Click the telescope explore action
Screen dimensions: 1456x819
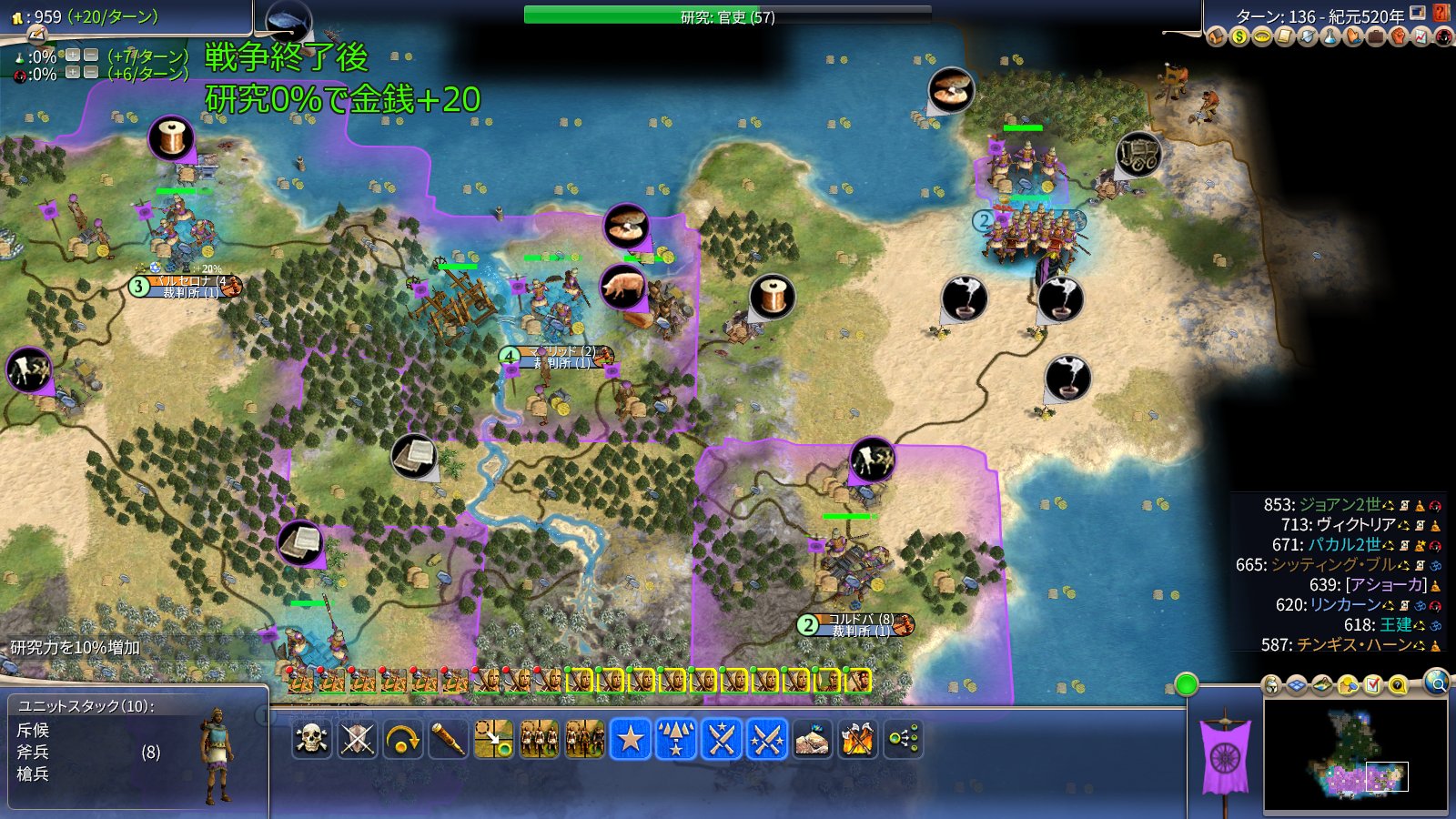click(448, 739)
